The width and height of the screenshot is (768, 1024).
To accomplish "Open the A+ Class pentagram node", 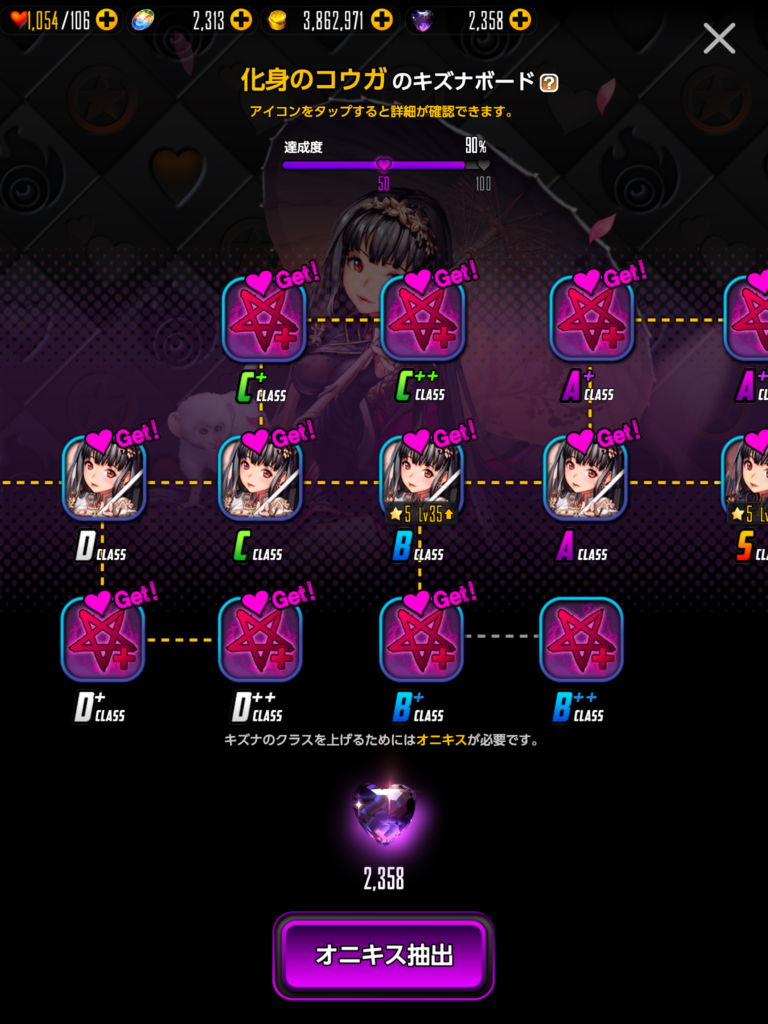I will click(591, 319).
